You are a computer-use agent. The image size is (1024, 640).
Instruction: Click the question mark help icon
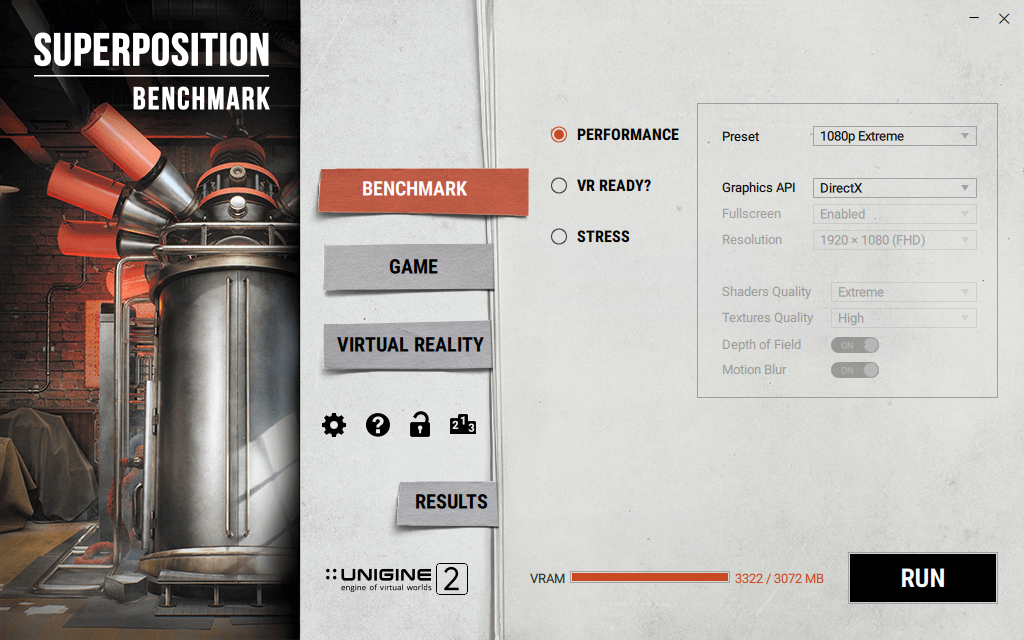[x=377, y=425]
